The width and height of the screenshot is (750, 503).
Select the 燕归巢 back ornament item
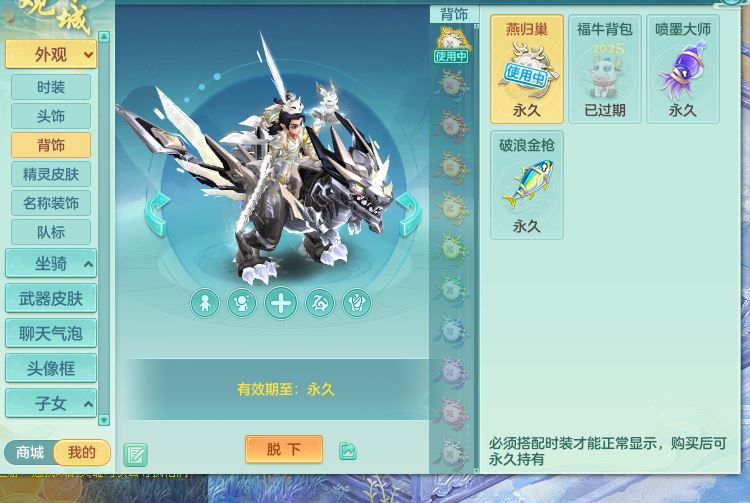[526, 69]
